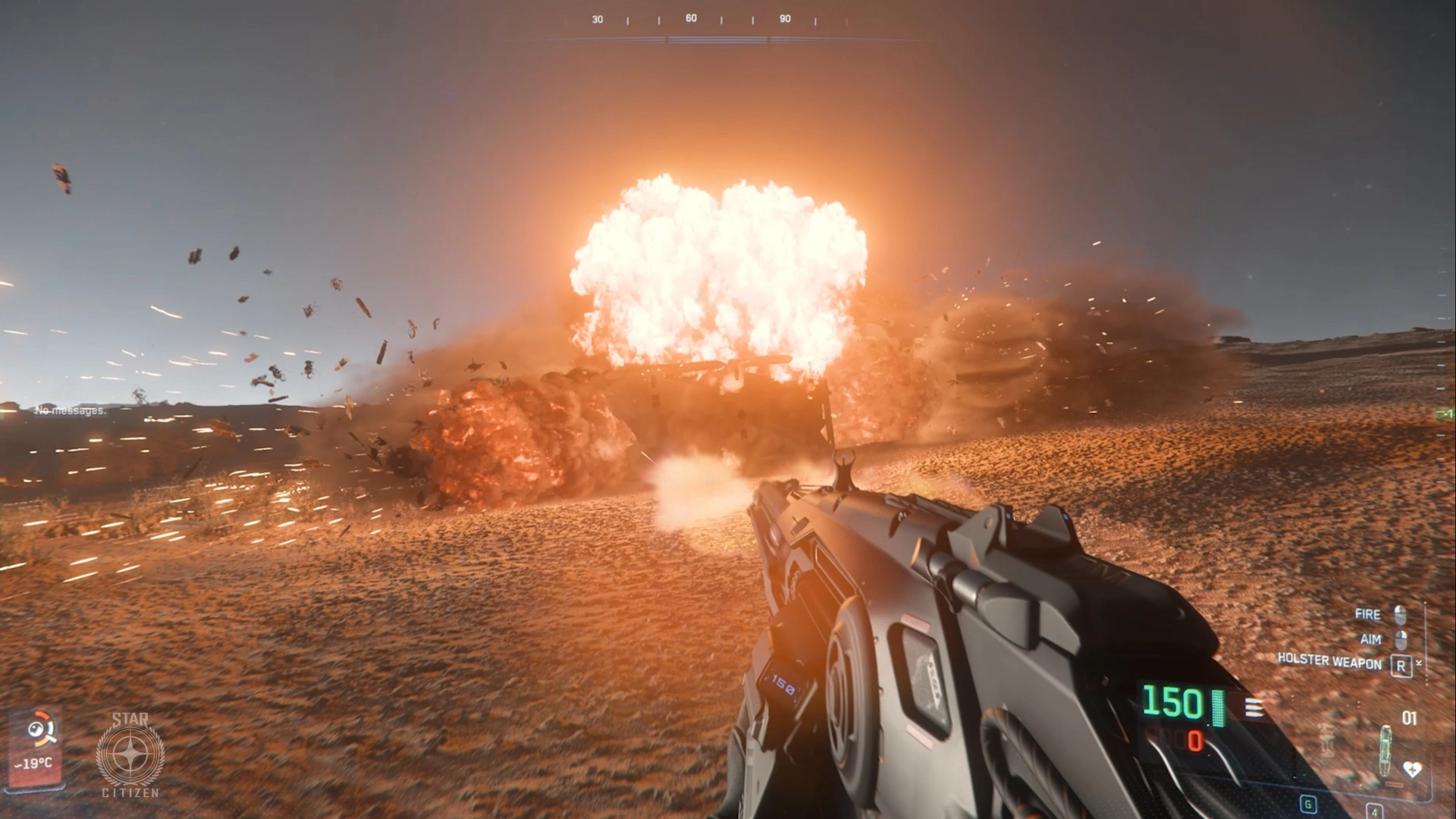The height and width of the screenshot is (819, 1456).
Task: Toggle the three-bar fire mode indicator
Action: [x=1254, y=708]
